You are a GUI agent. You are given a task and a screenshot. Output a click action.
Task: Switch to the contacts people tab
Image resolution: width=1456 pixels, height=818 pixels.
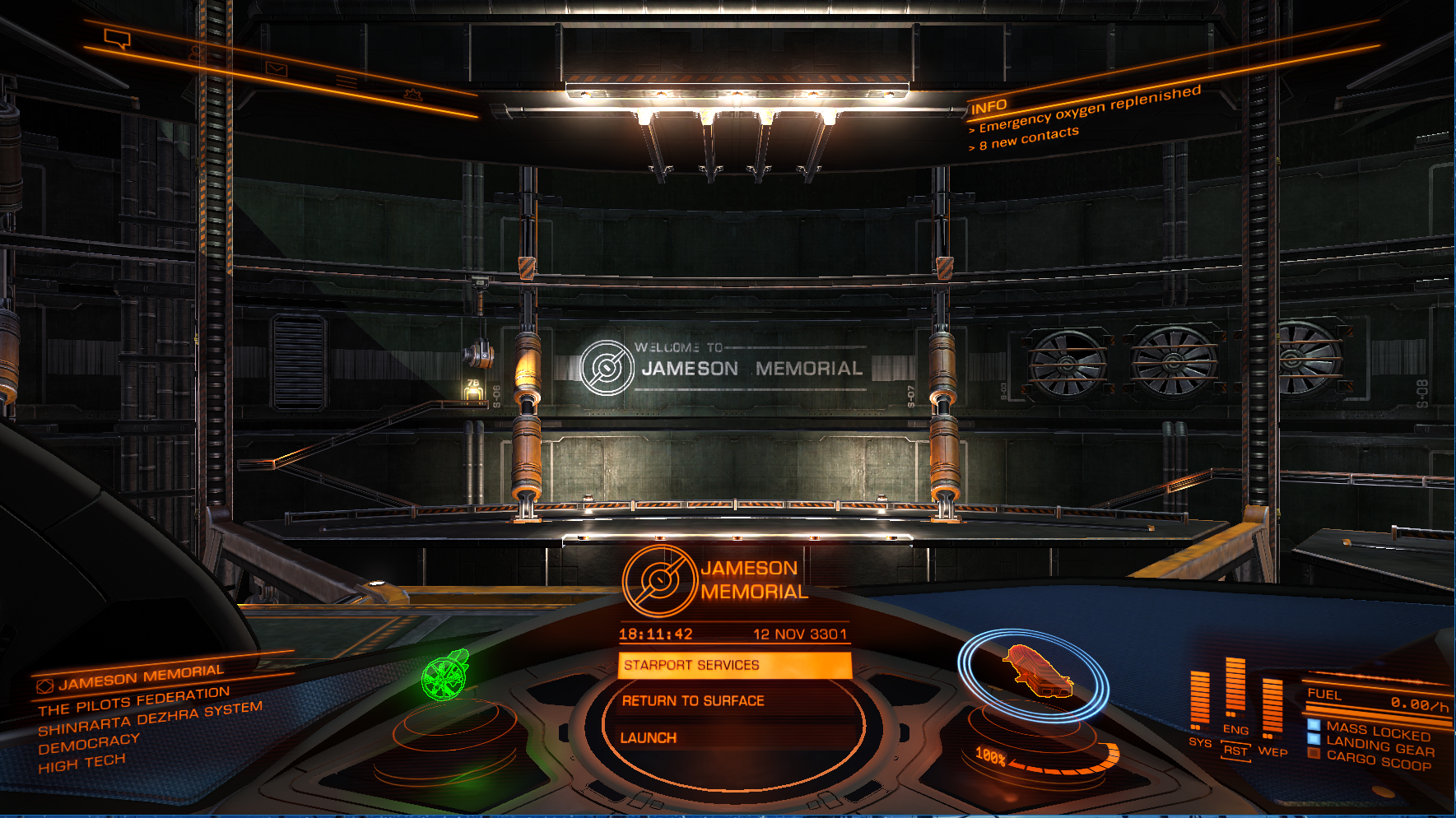pos(195,53)
